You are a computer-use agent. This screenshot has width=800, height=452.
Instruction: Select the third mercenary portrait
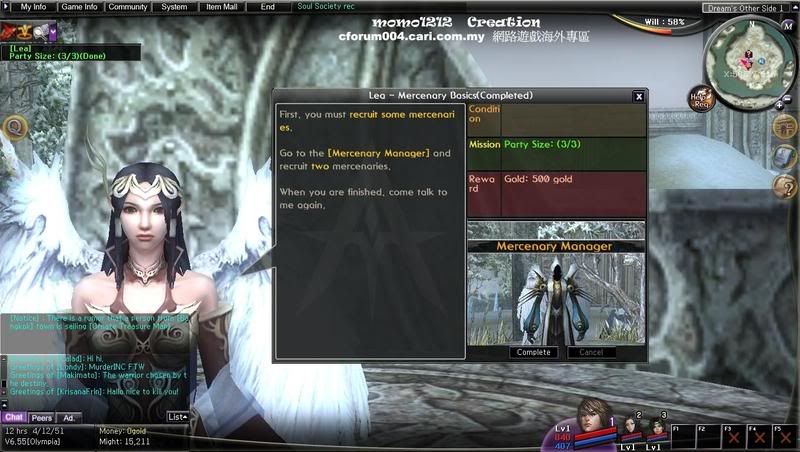click(x=659, y=429)
